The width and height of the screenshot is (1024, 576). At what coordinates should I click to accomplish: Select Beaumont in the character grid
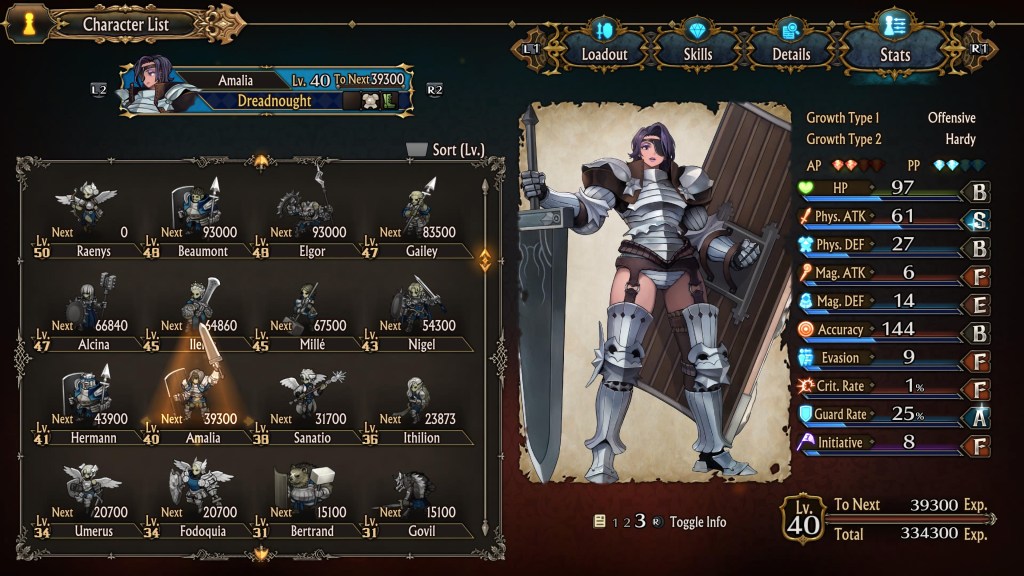200,220
